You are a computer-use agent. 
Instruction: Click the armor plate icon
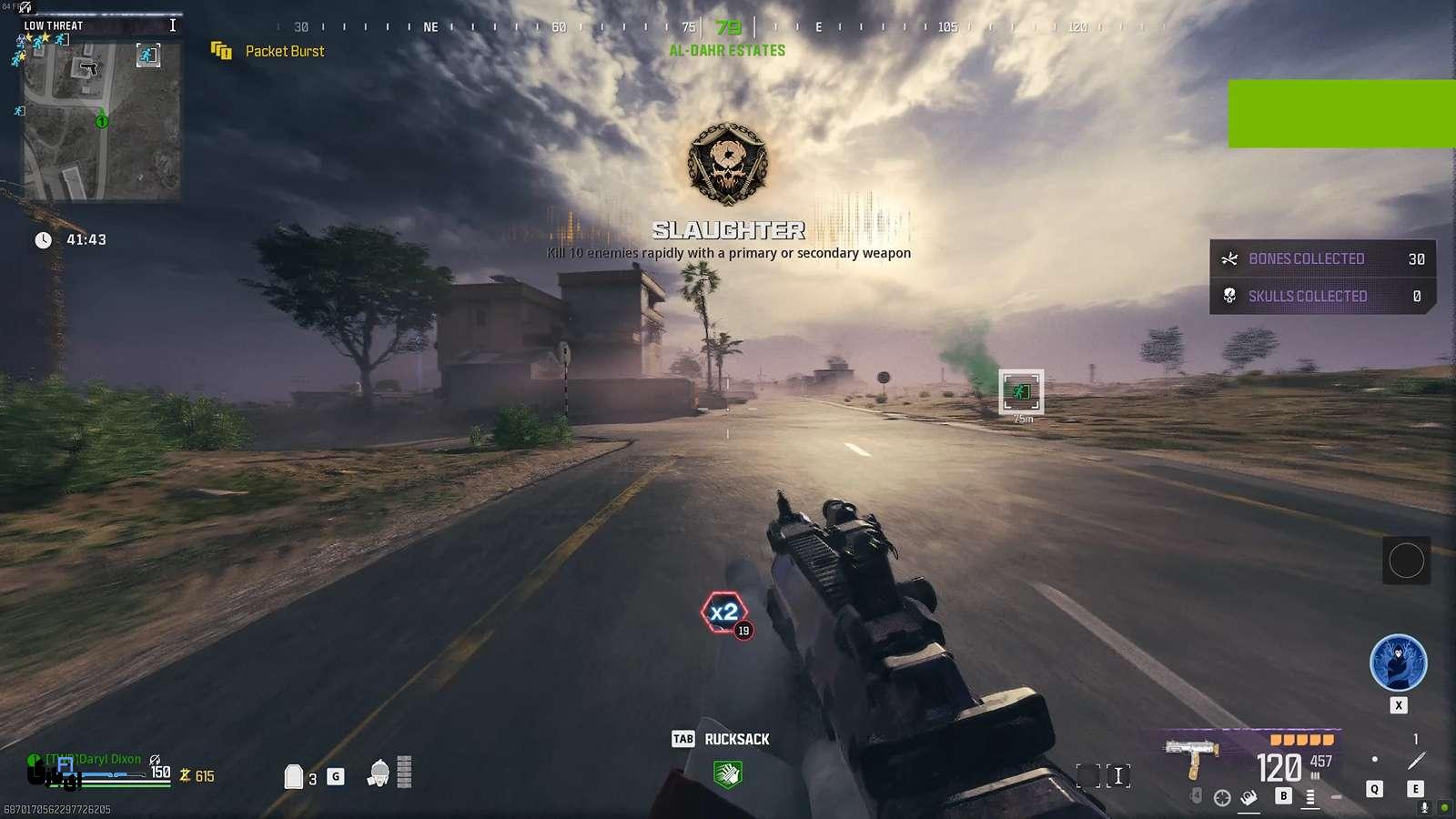tap(293, 776)
